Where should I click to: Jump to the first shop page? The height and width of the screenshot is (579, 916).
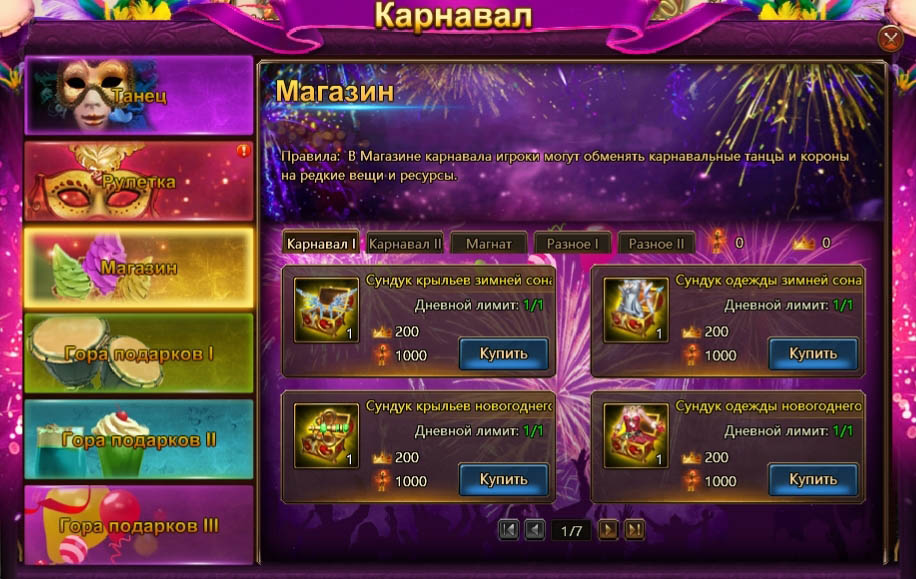pyautogui.click(x=508, y=530)
